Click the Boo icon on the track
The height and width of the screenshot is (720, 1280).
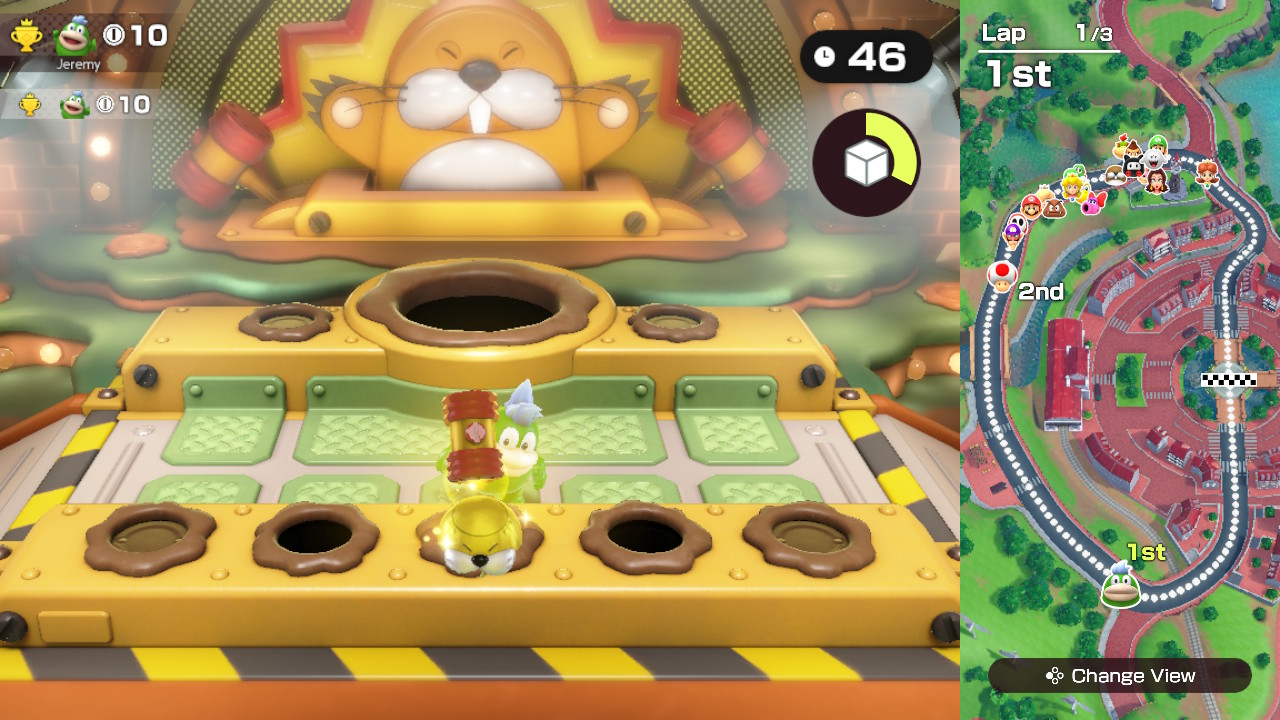click(x=1152, y=159)
